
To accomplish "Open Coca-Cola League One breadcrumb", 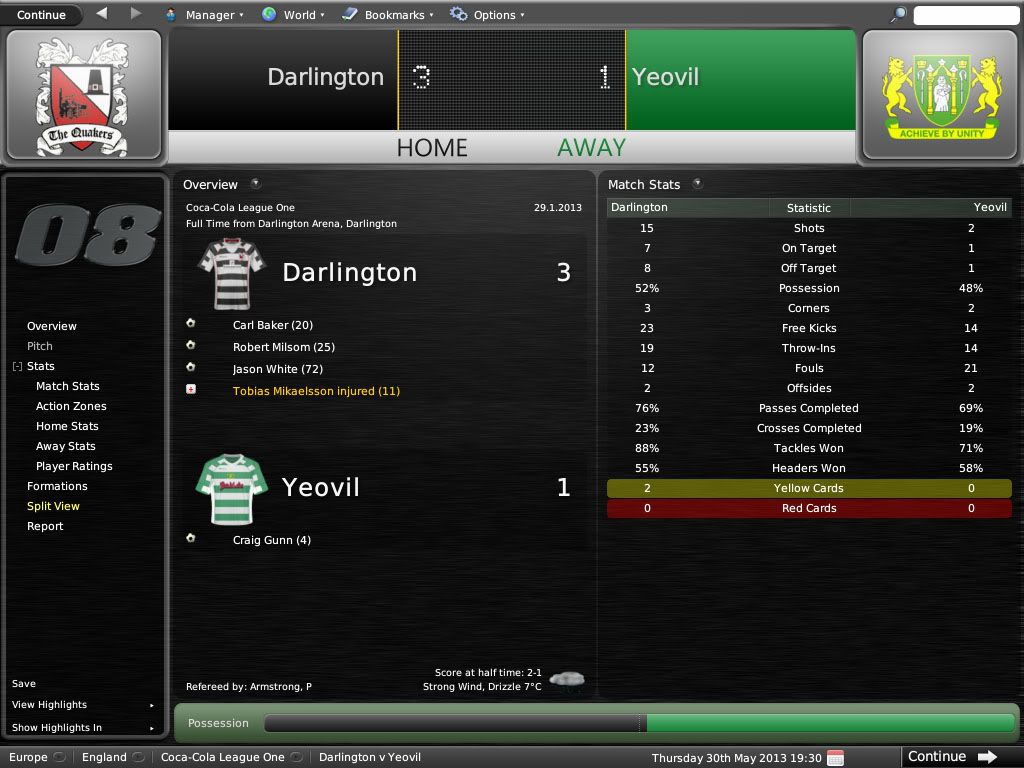I will [222, 757].
